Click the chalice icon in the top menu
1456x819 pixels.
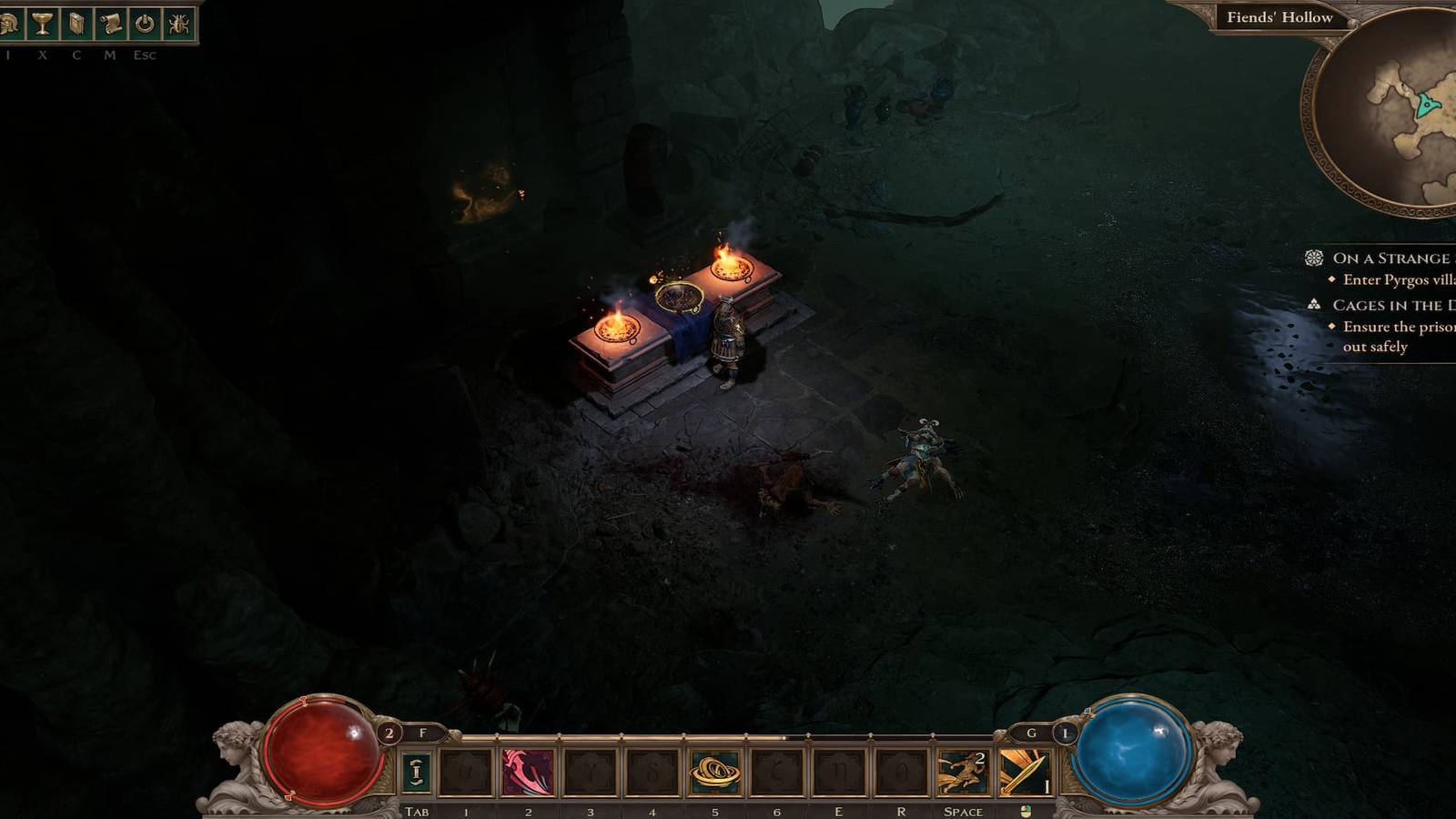43,25
